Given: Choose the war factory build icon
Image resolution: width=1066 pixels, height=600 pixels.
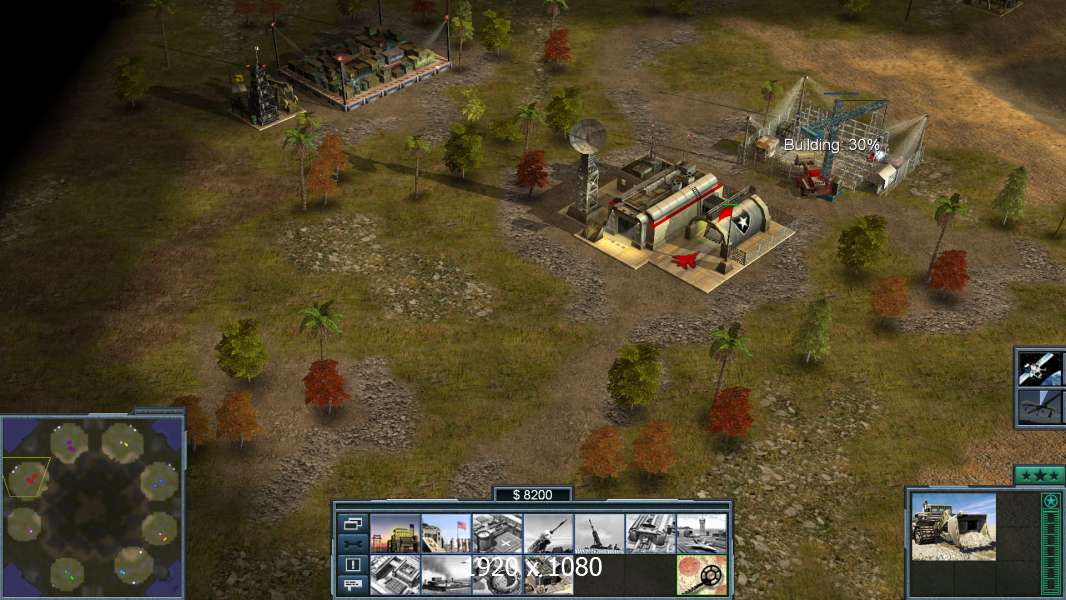Looking at the screenshot, I should click(650, 533).
